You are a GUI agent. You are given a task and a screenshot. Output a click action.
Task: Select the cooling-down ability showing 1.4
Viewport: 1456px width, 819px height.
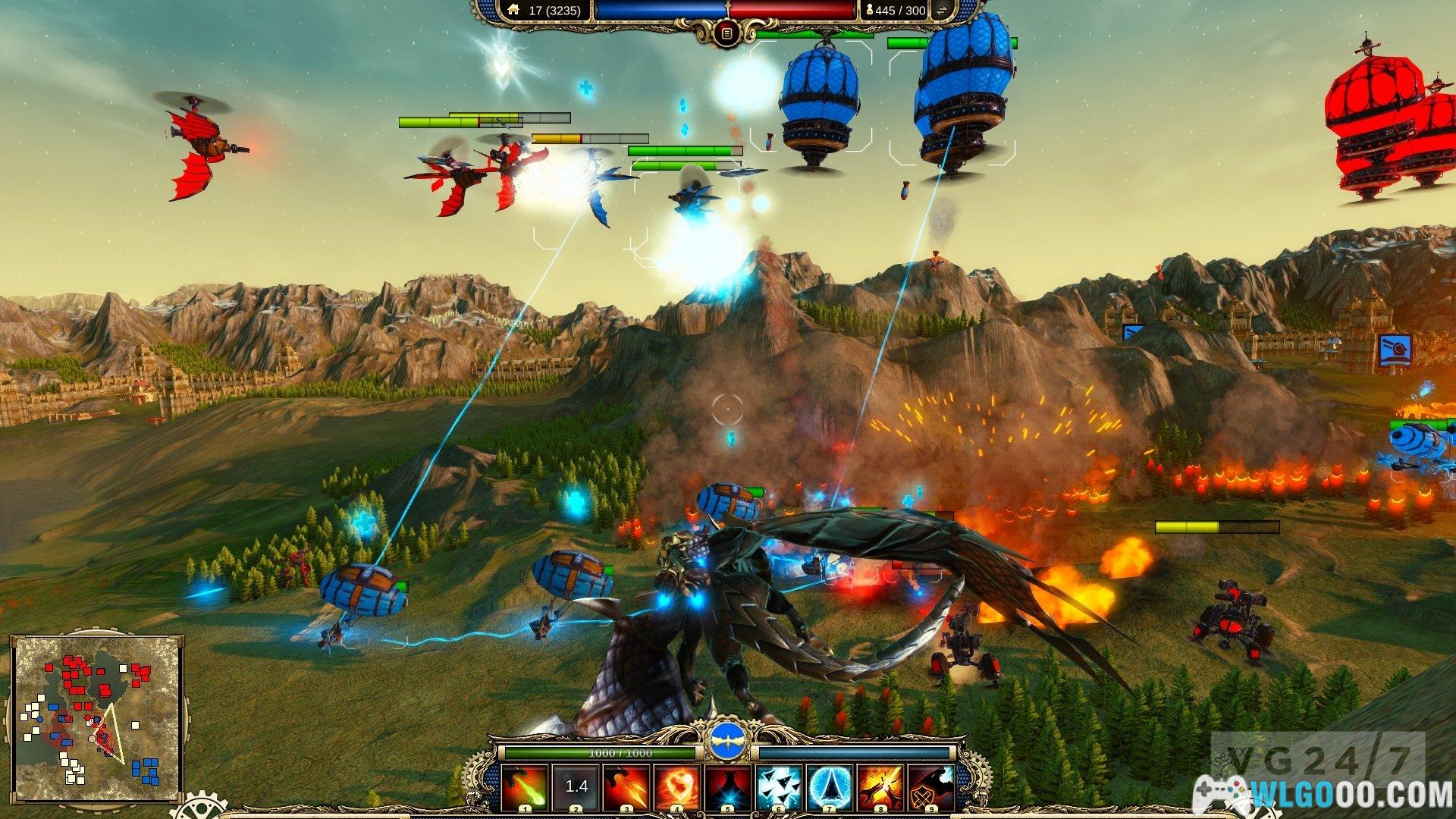pos(576,786)
